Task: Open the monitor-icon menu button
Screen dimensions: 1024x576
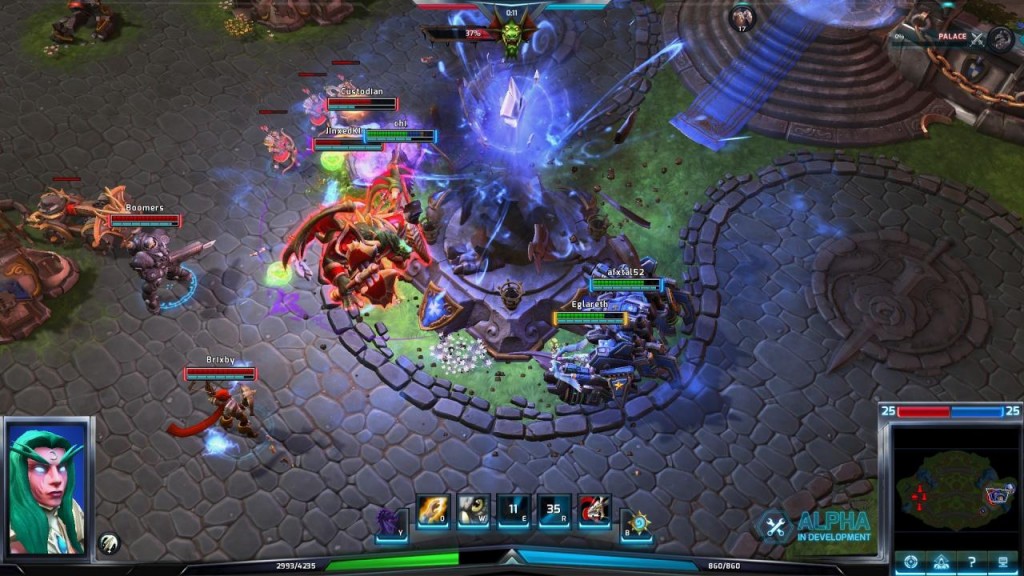Action: (x=1002, y=561)
